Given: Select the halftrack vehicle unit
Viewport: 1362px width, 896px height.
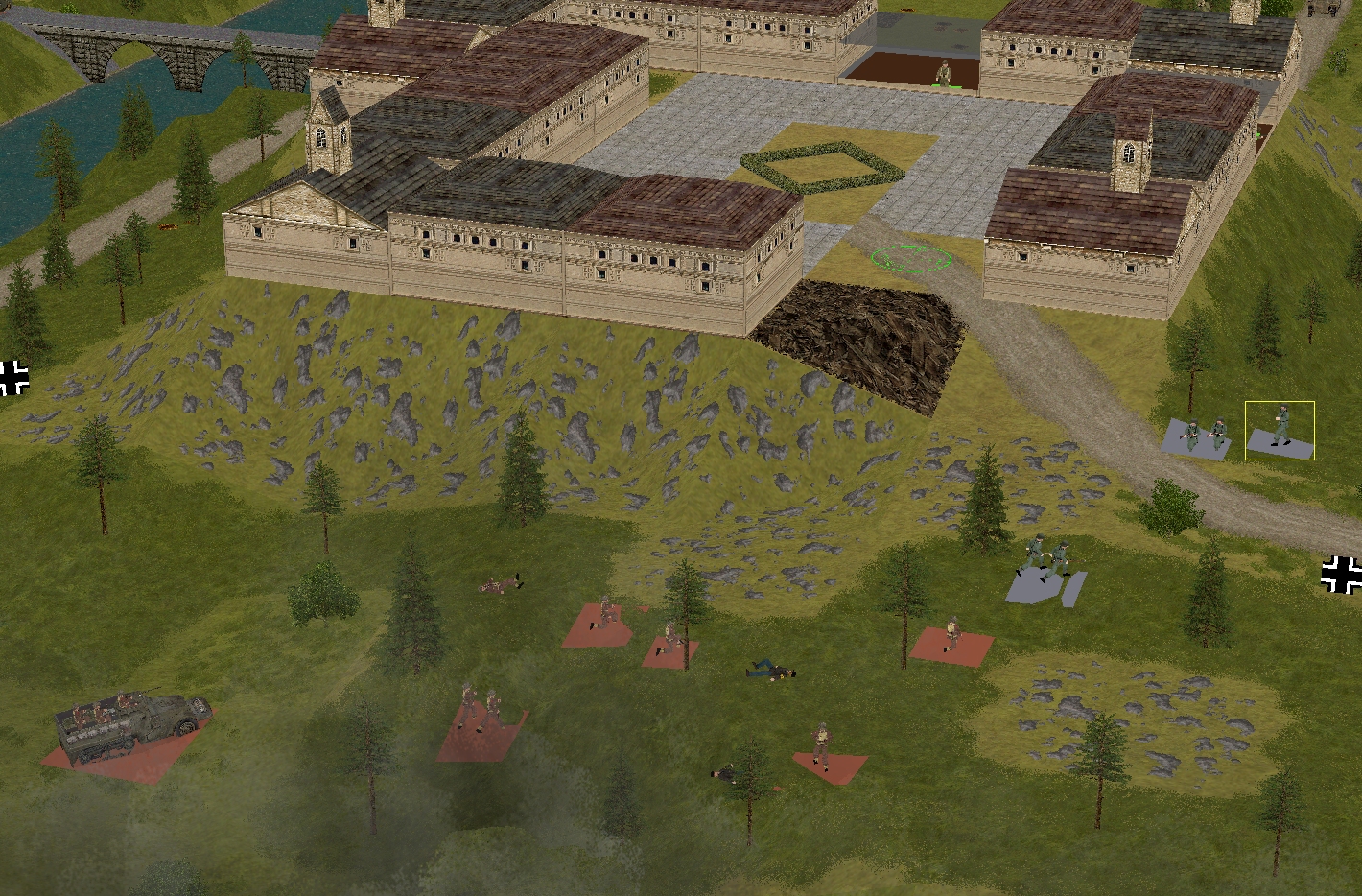Looking at the screenshot, I should (129, 723).
